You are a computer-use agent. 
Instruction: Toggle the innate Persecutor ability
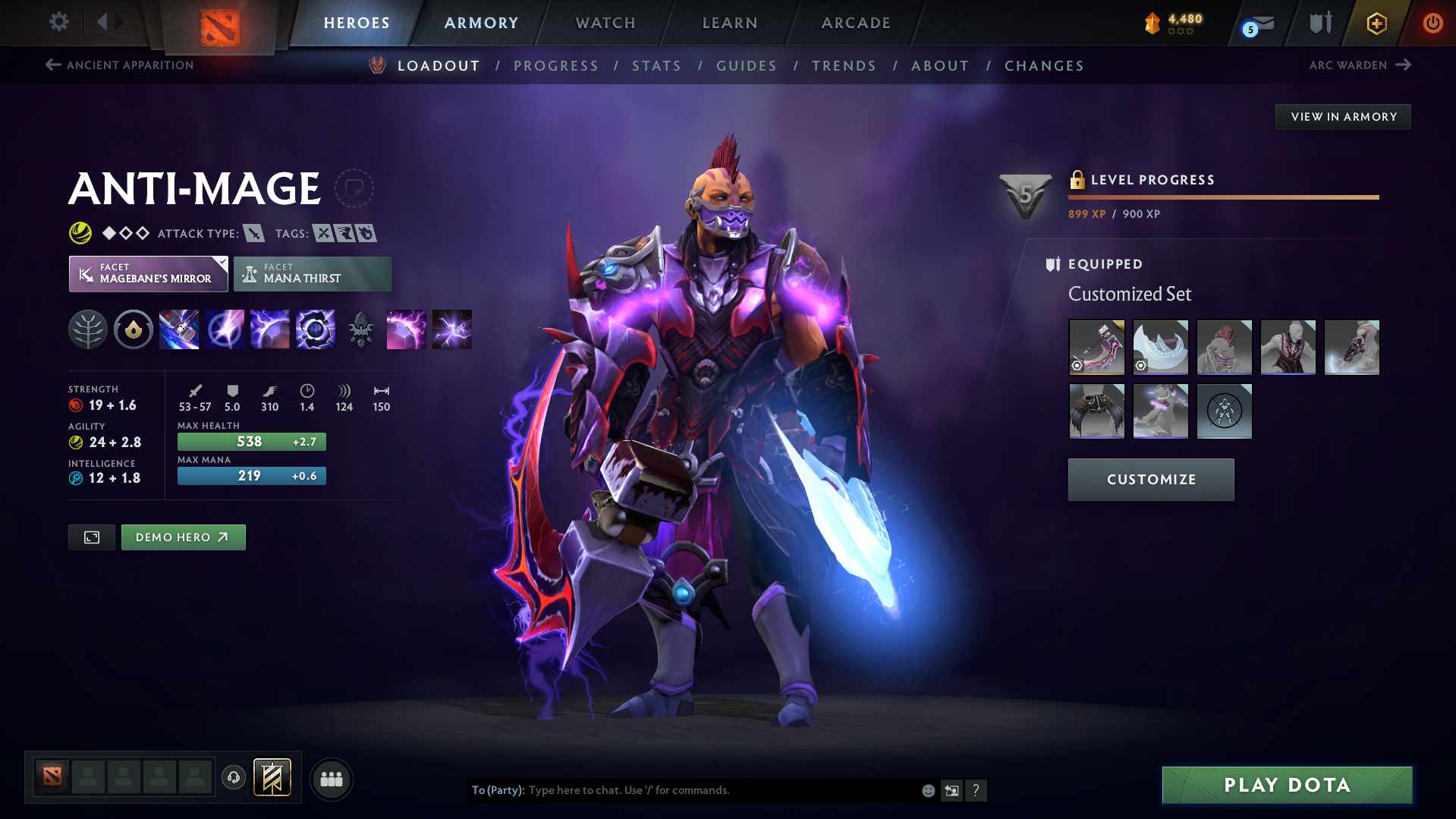coord(134,329)
